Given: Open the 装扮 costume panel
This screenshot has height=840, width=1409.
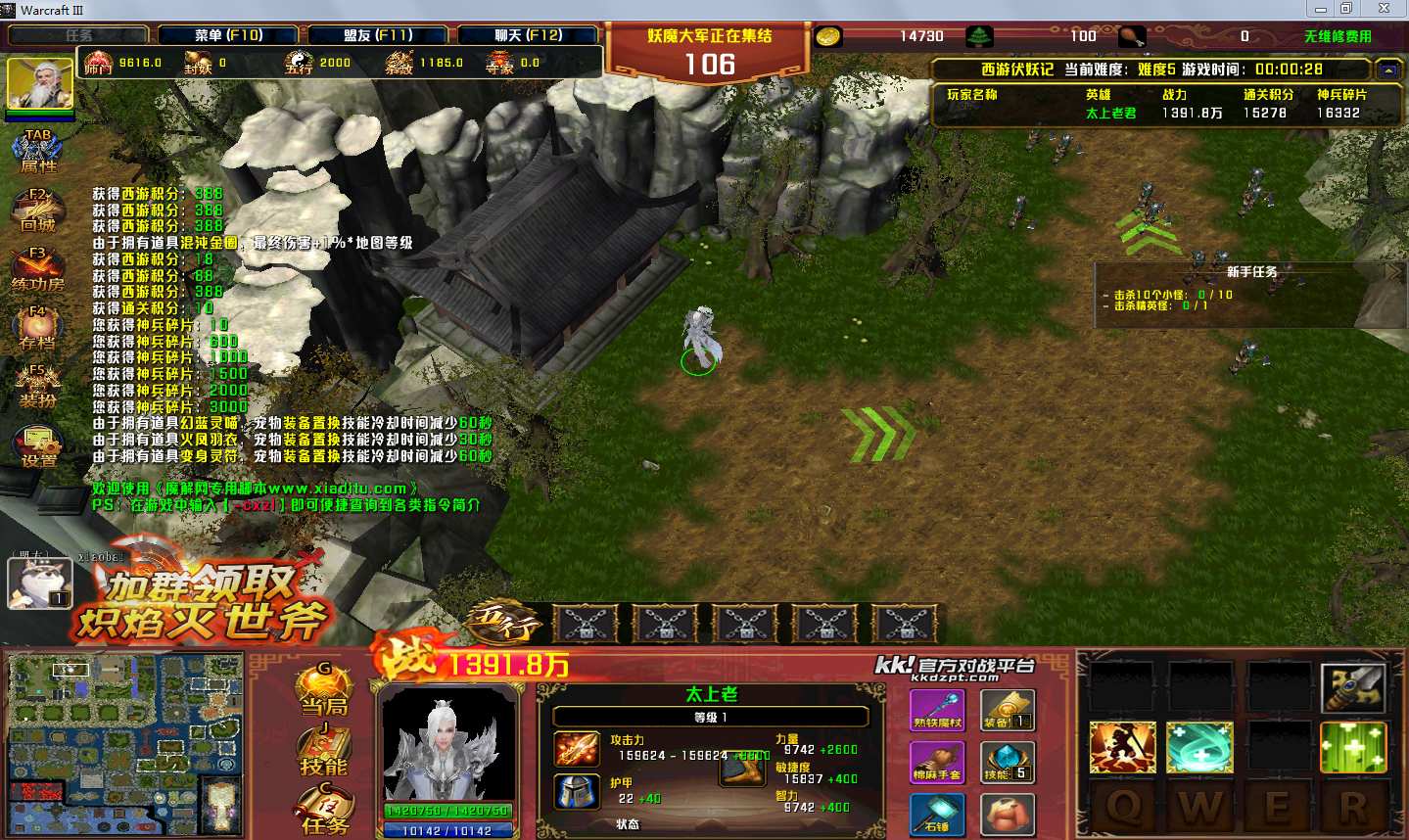Looking at the screenshot, I should click(38, 386).
